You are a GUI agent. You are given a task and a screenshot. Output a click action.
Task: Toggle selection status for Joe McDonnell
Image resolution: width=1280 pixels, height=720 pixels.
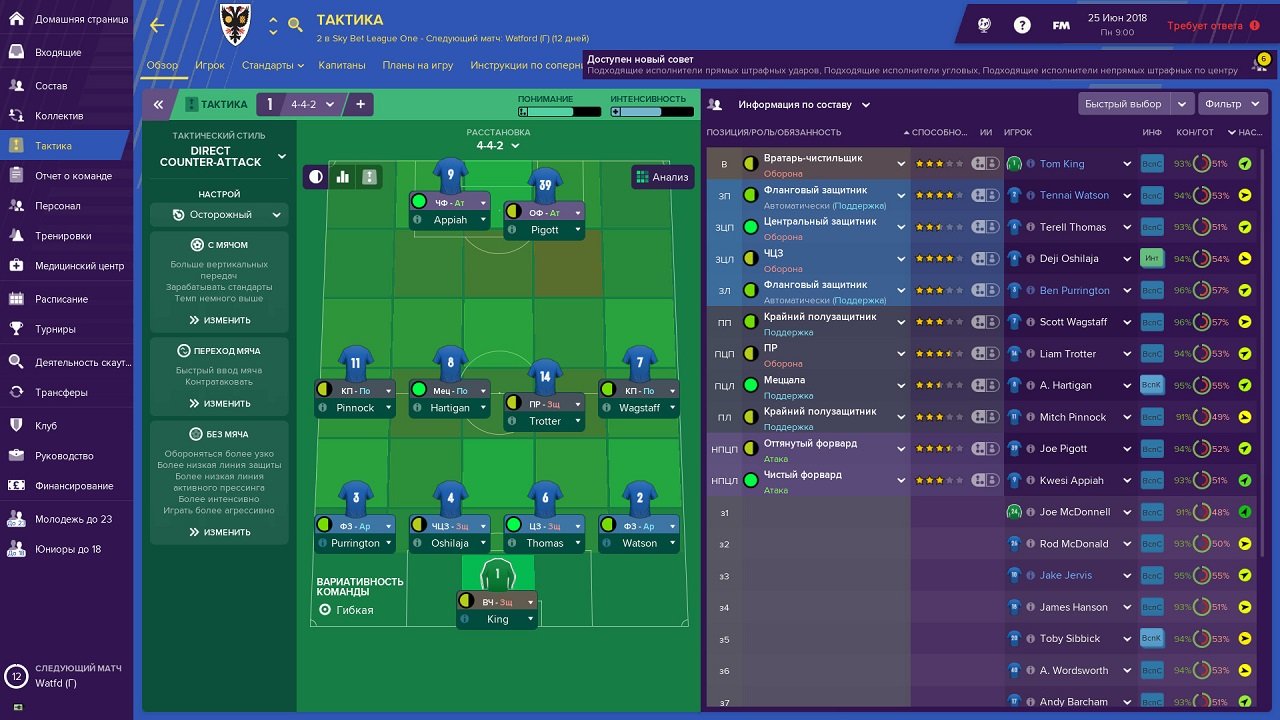pyautogui.click(x=1243, y=511)
